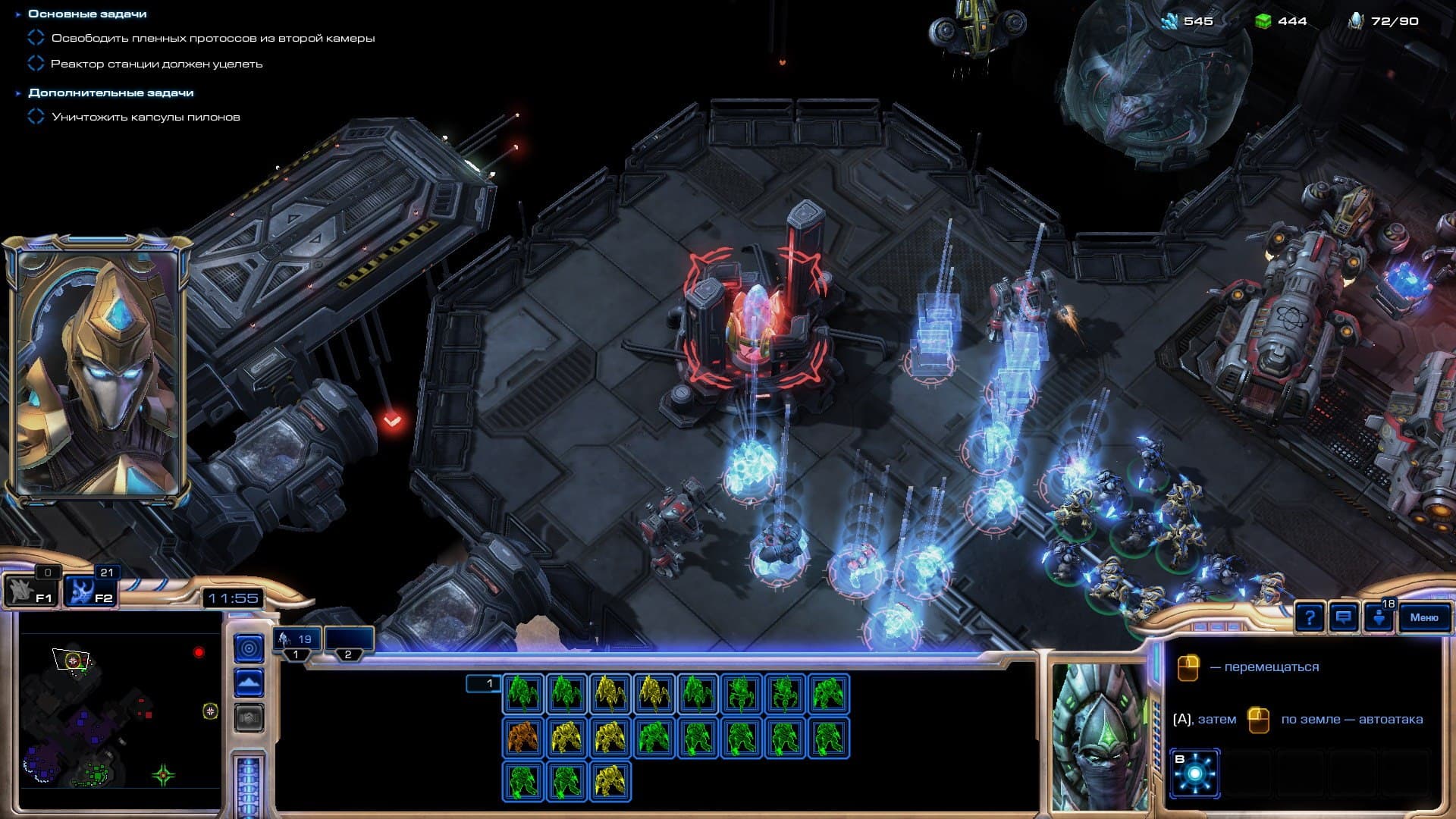1456x819 pixels.
Task: Select the objective about freeing captive protoss
Action: coord(212,38)
